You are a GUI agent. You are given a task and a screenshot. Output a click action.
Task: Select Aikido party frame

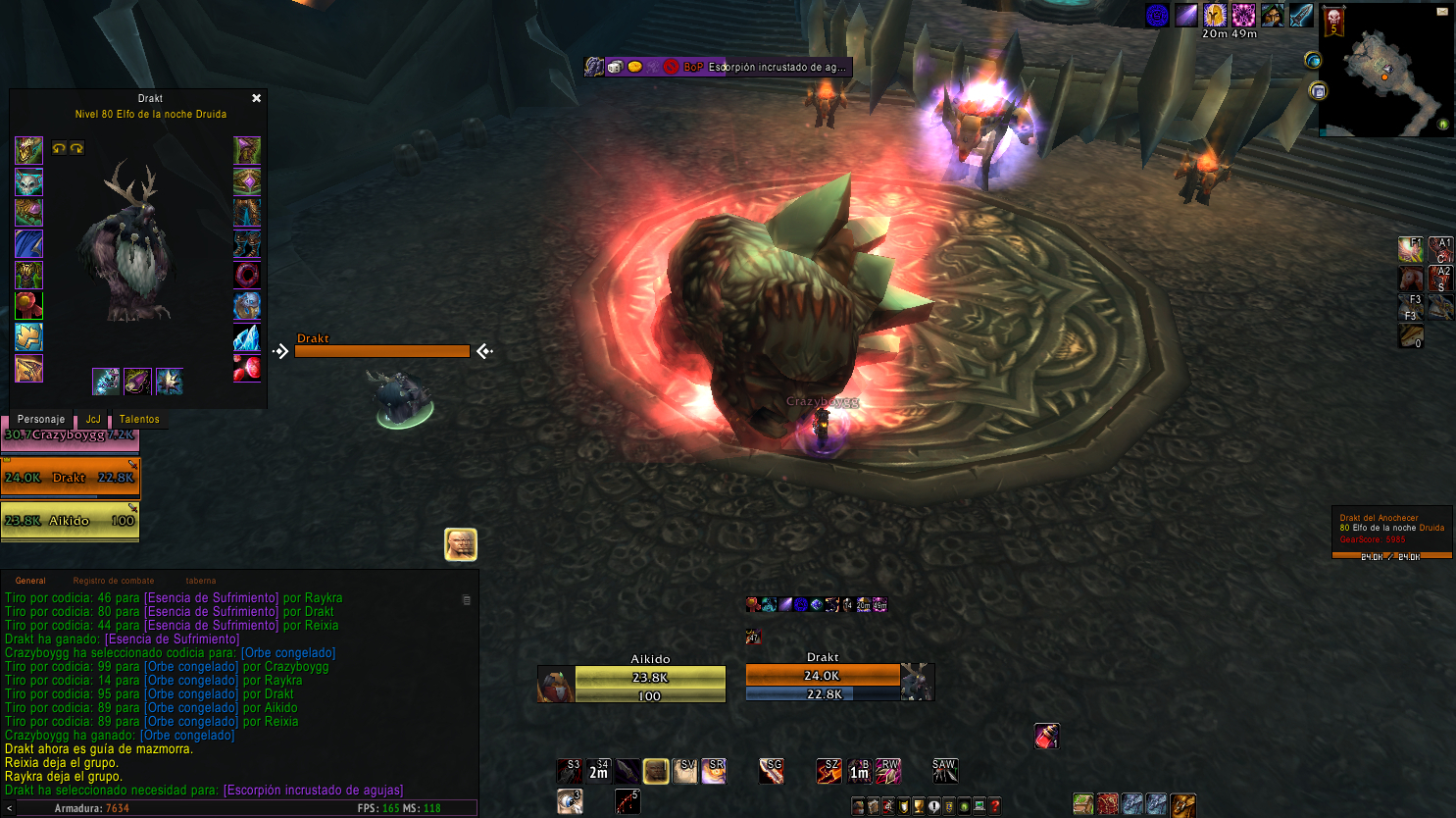[71, 521]
